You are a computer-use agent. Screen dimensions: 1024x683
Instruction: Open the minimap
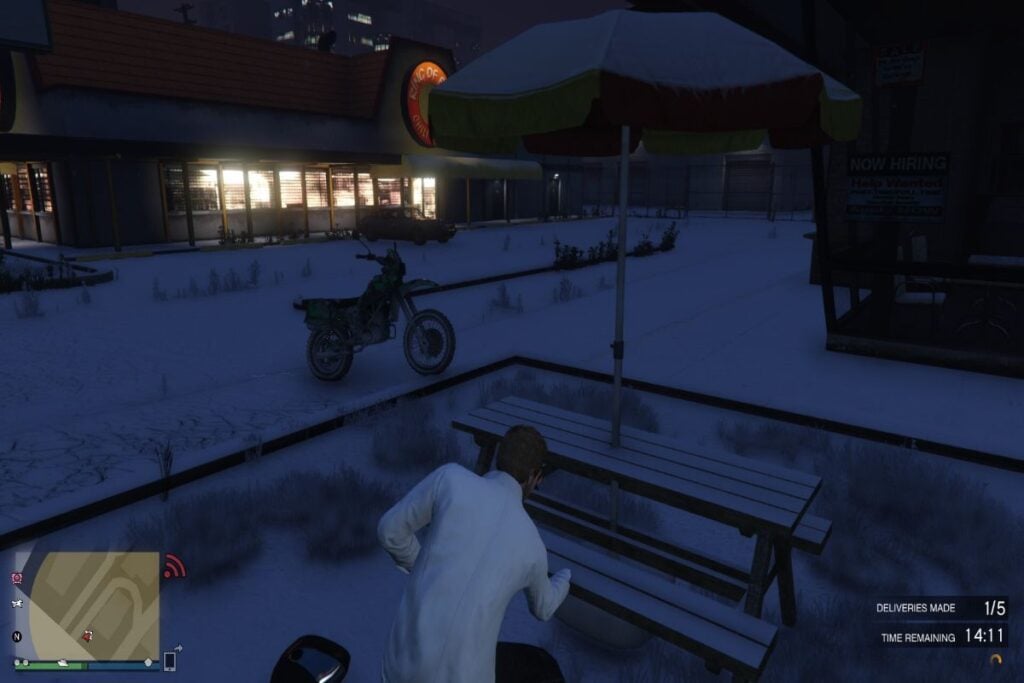pyautogui.click(x=93, y=604)
